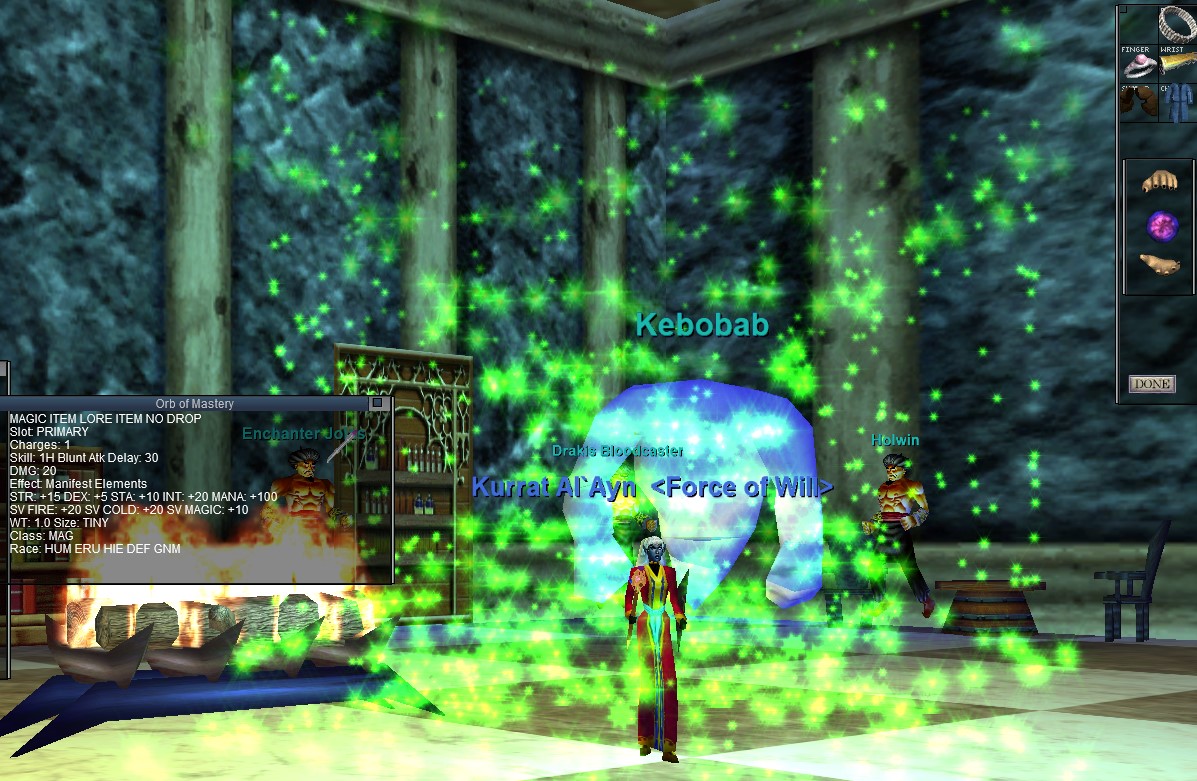
Task: Choose the brown shoulder armor slot
Action: tap(1137, 103)
